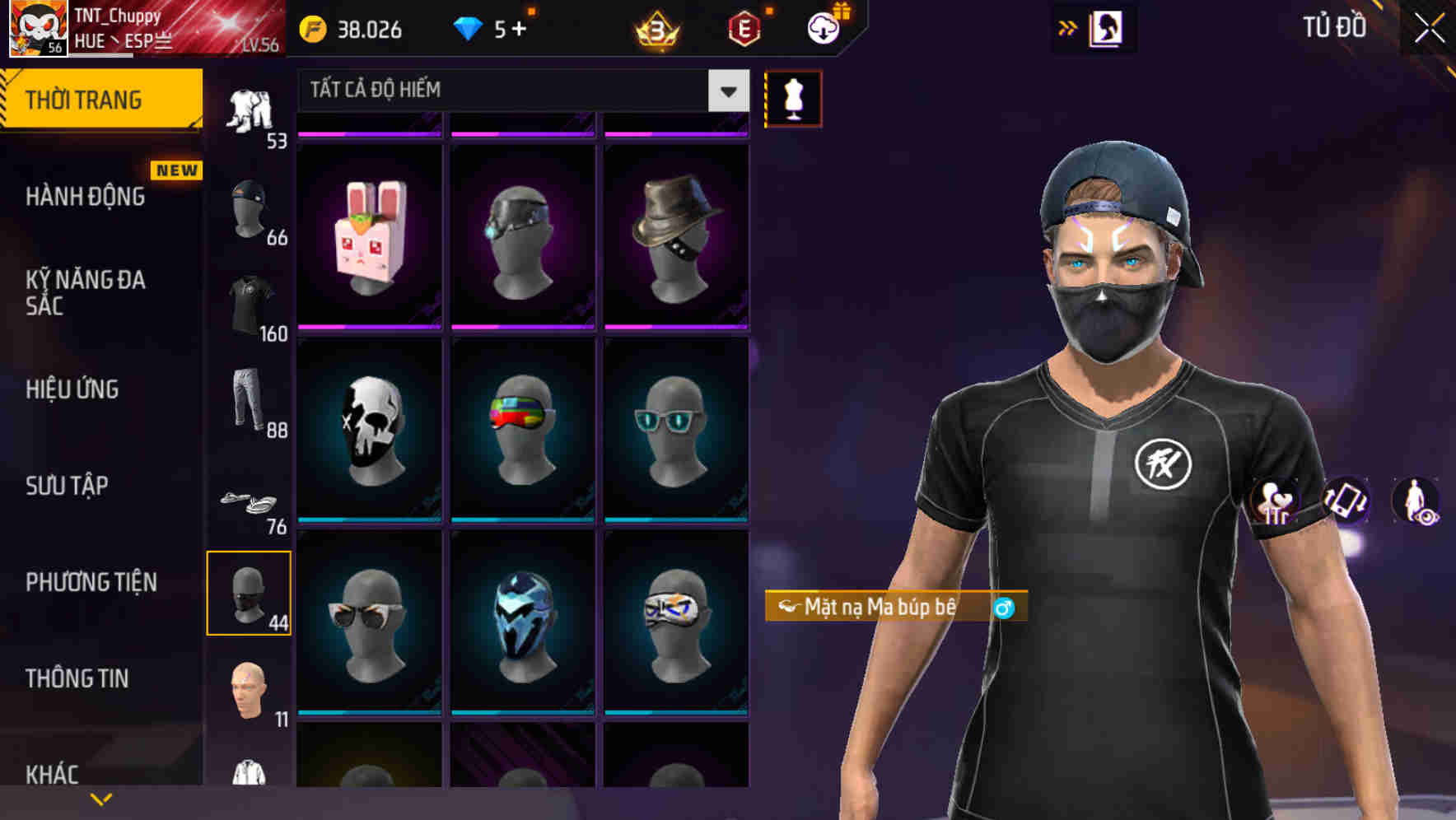This screenshot has height=820, width=1456.
Task: Expand the sidebar with the bottom chevron
Action: [x=101, y=799]
